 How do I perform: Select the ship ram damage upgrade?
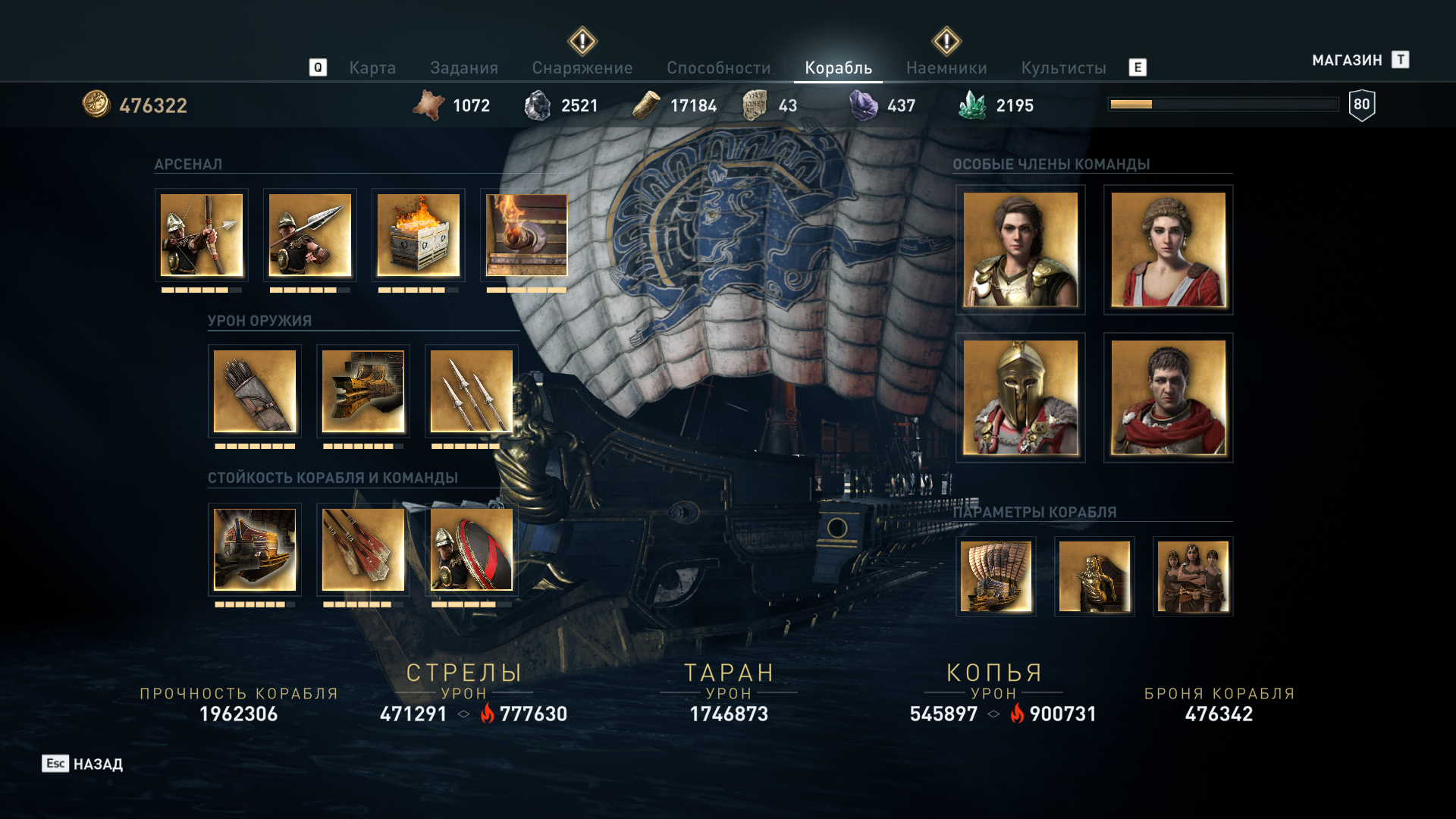(x=363, y=391)
